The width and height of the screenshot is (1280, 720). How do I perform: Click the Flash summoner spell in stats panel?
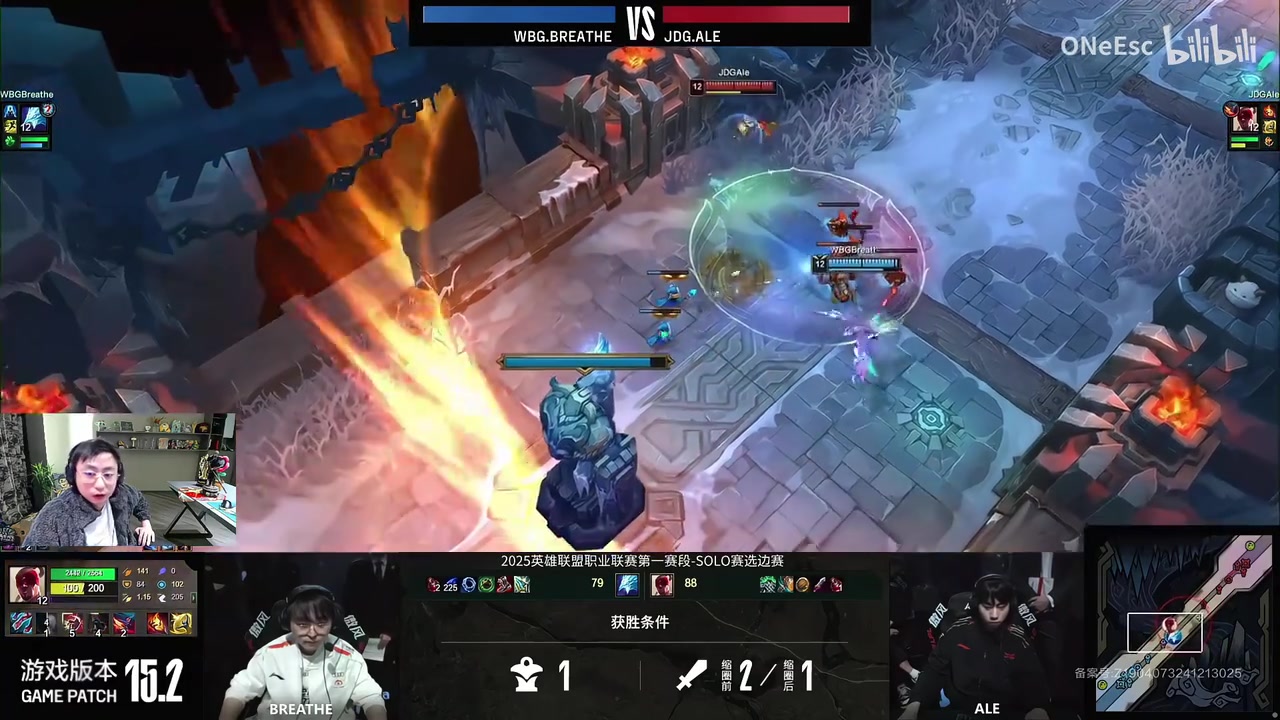[180, 624]
